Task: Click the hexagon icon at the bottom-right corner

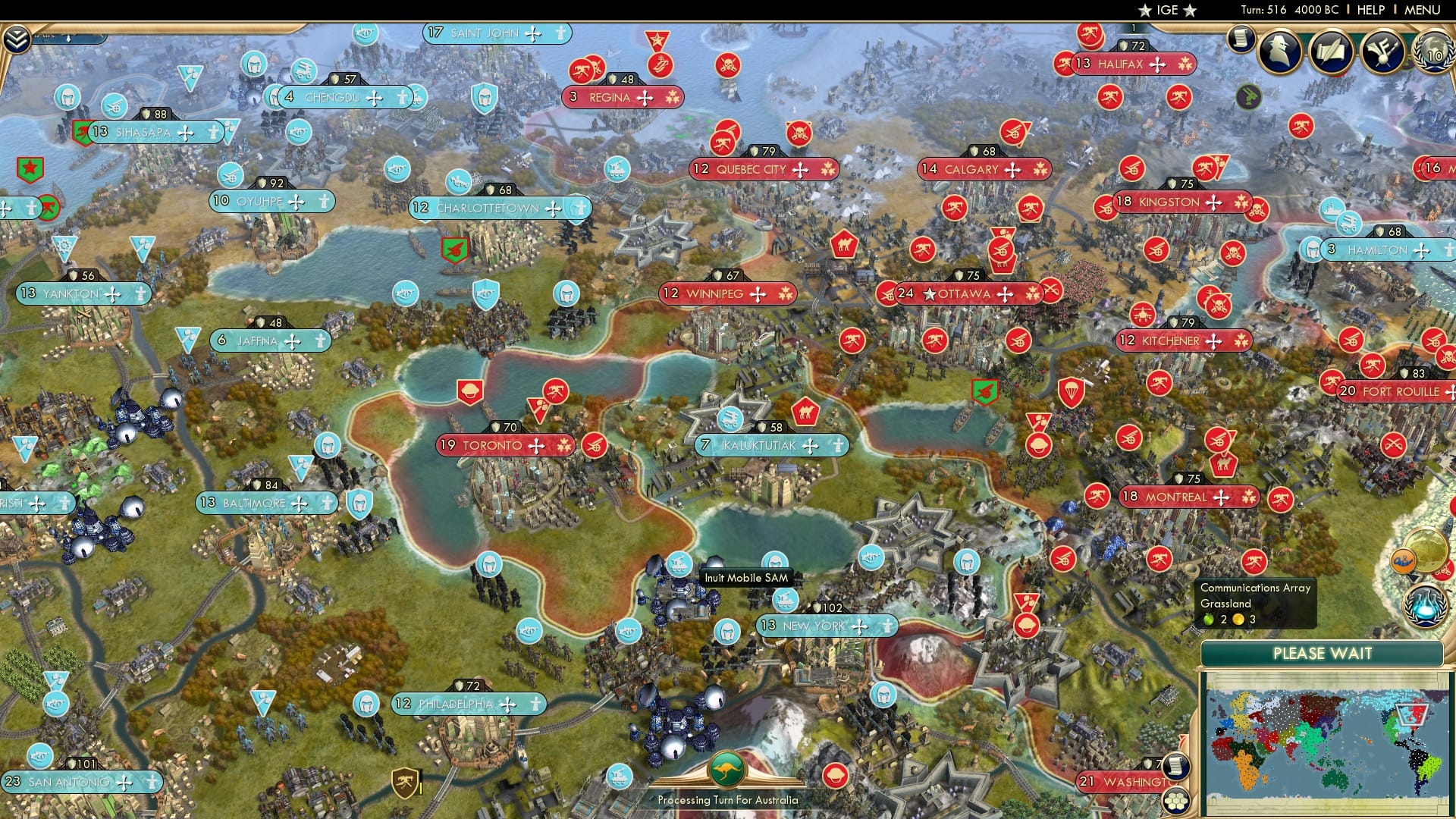Action: click(x=1175, y=802)
